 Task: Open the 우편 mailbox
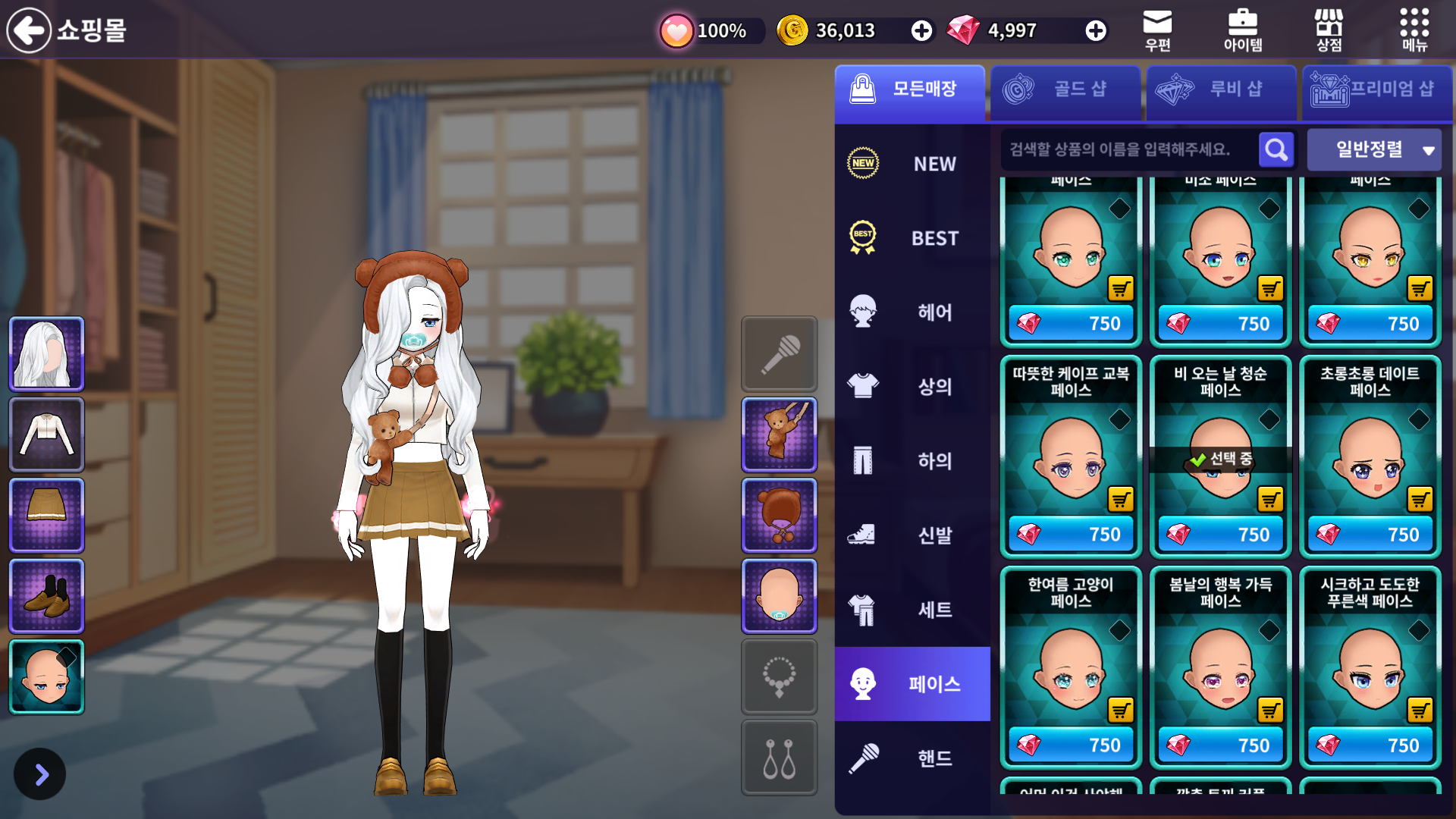(1157, 30)
